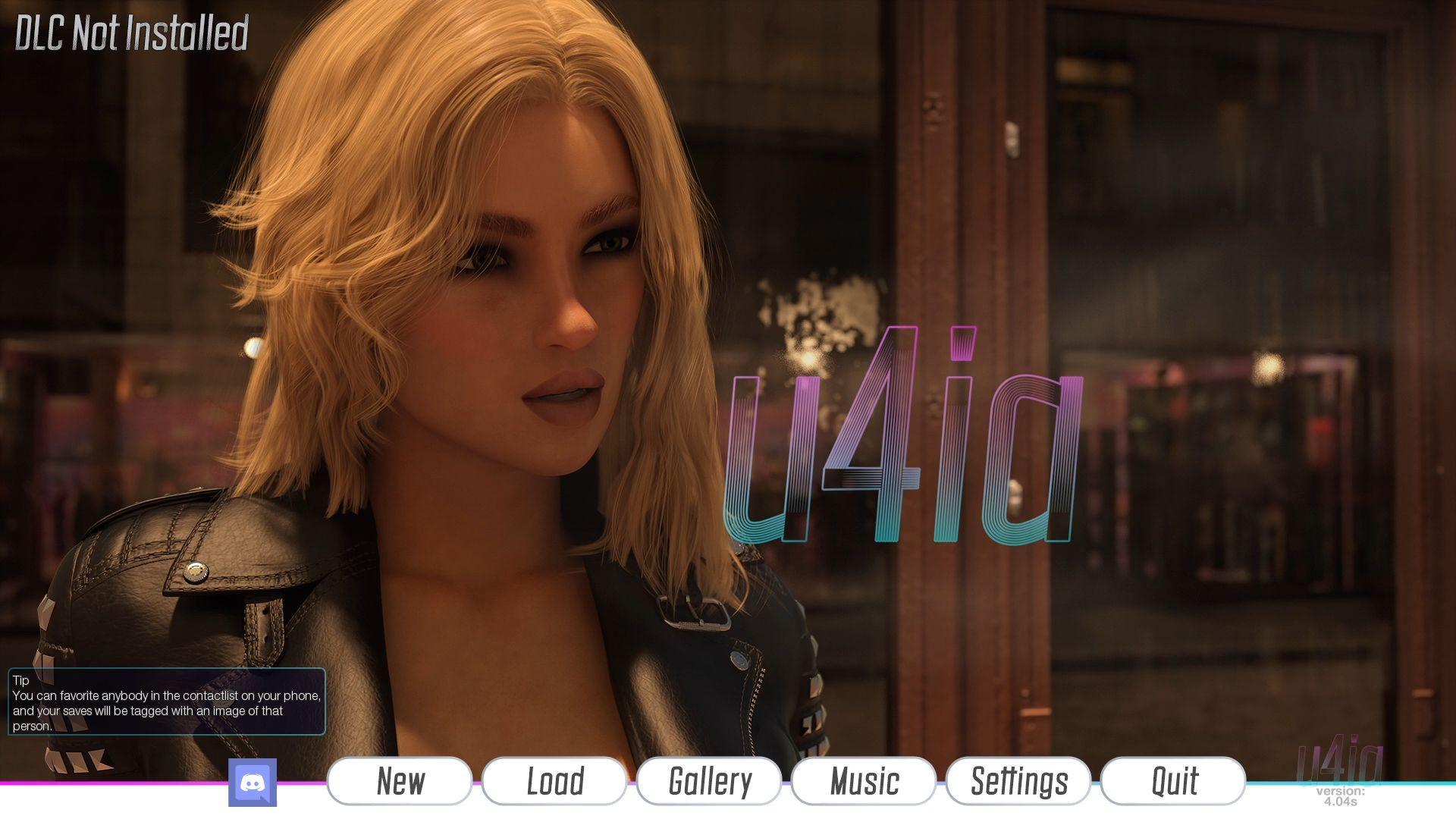Open the Gallery

pyautogui.click(x=709, y=781)
